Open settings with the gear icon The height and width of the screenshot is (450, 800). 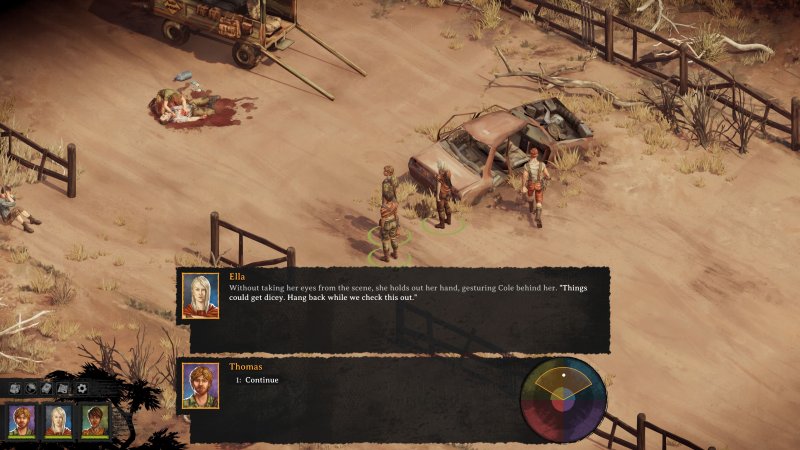click(x=81, y=387)
